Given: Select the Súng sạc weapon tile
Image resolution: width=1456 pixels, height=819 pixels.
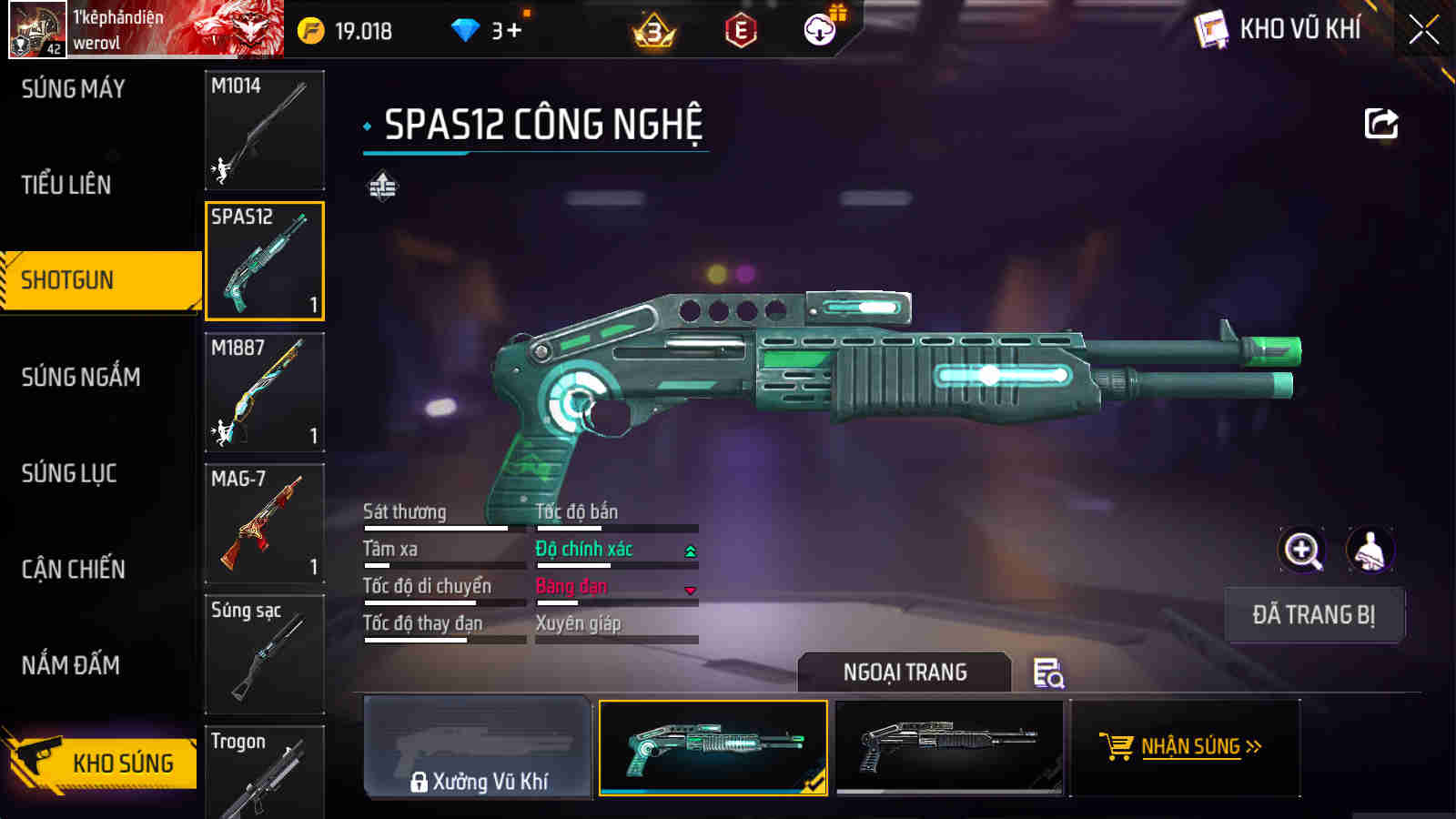Looking at the screenshot, I should pyautogui.click(x=264, y=654).
